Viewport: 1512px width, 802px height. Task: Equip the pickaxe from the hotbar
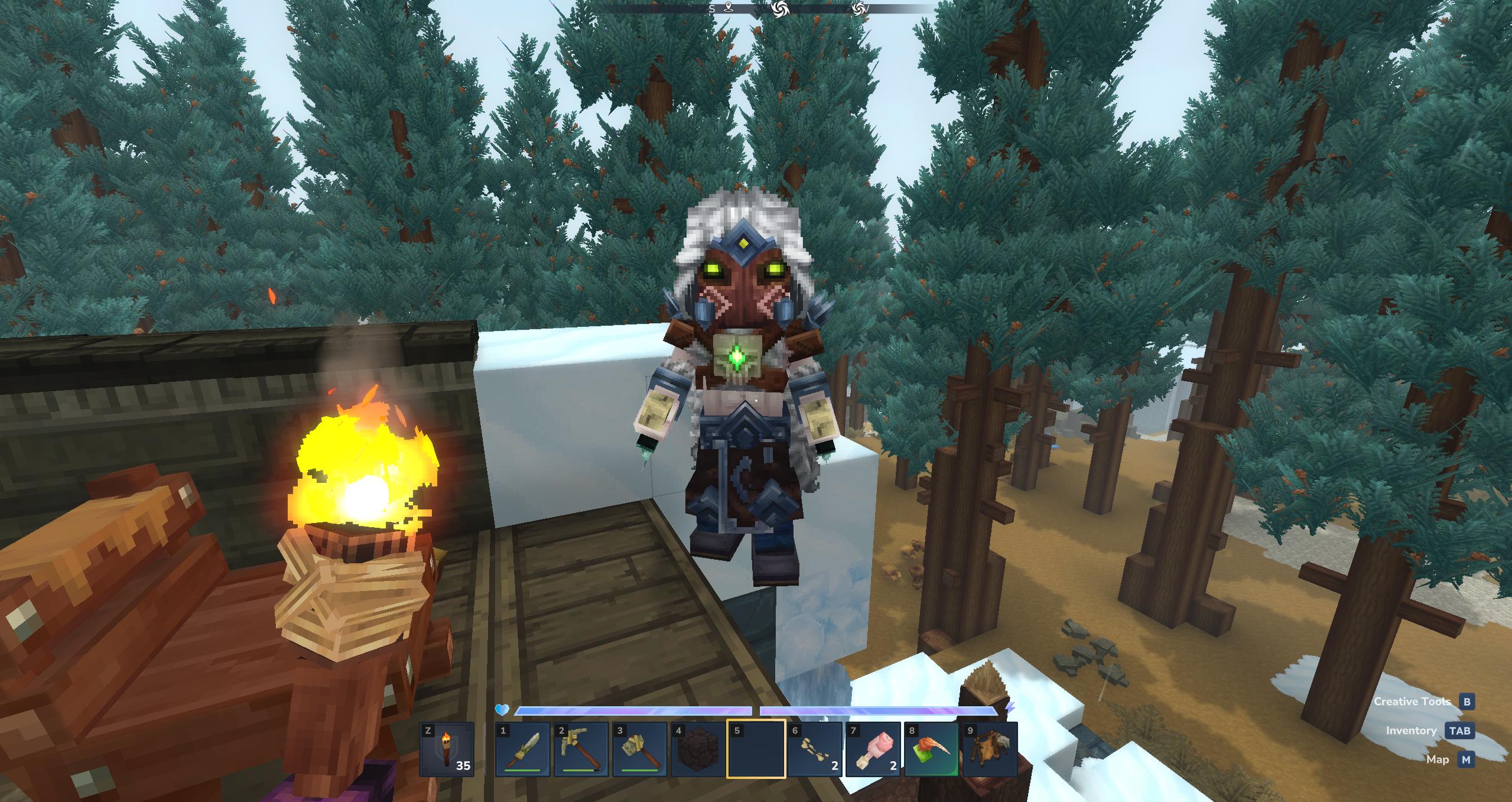[581, 749]
